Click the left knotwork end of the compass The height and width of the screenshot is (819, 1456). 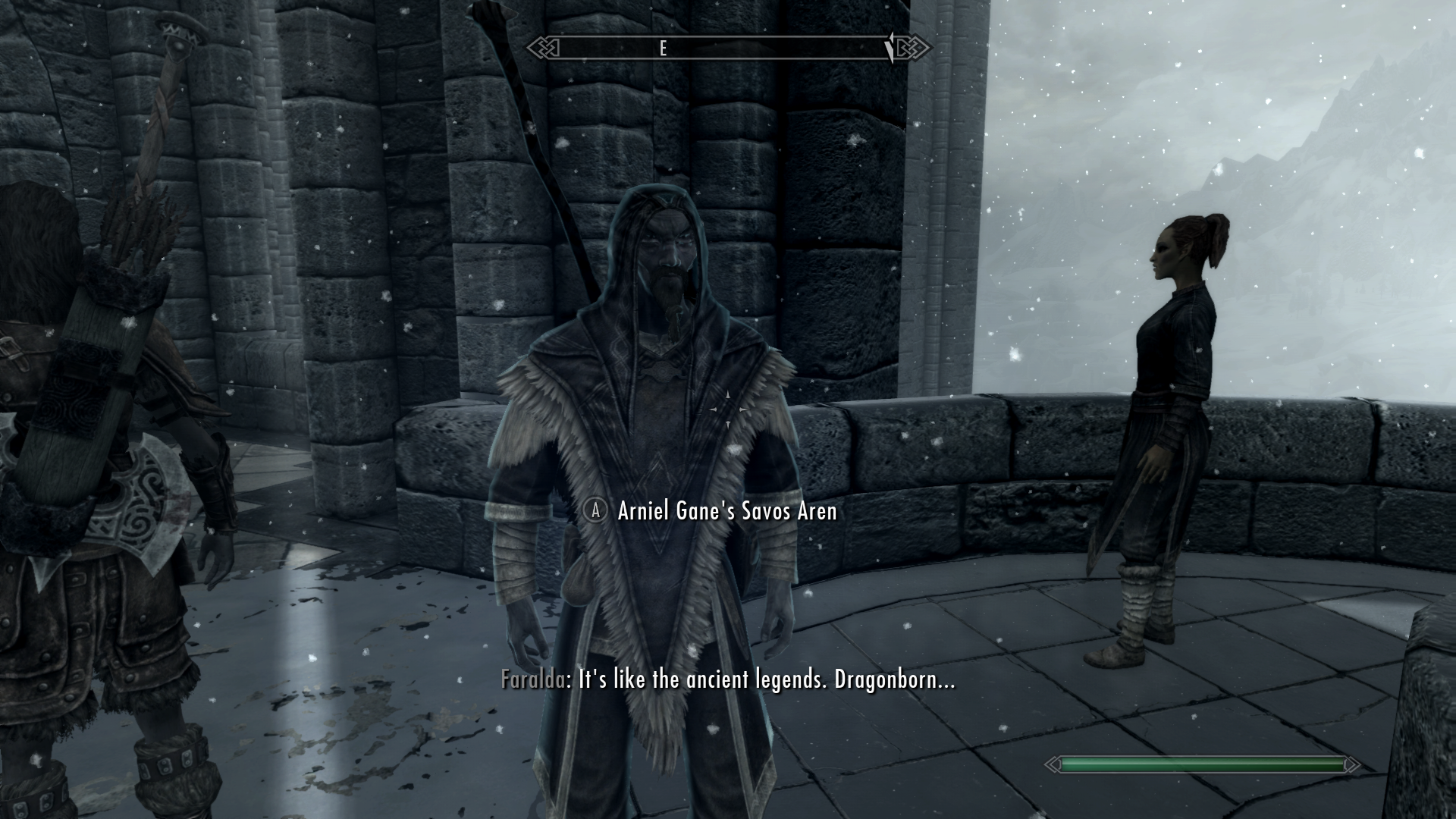[544, 49]
